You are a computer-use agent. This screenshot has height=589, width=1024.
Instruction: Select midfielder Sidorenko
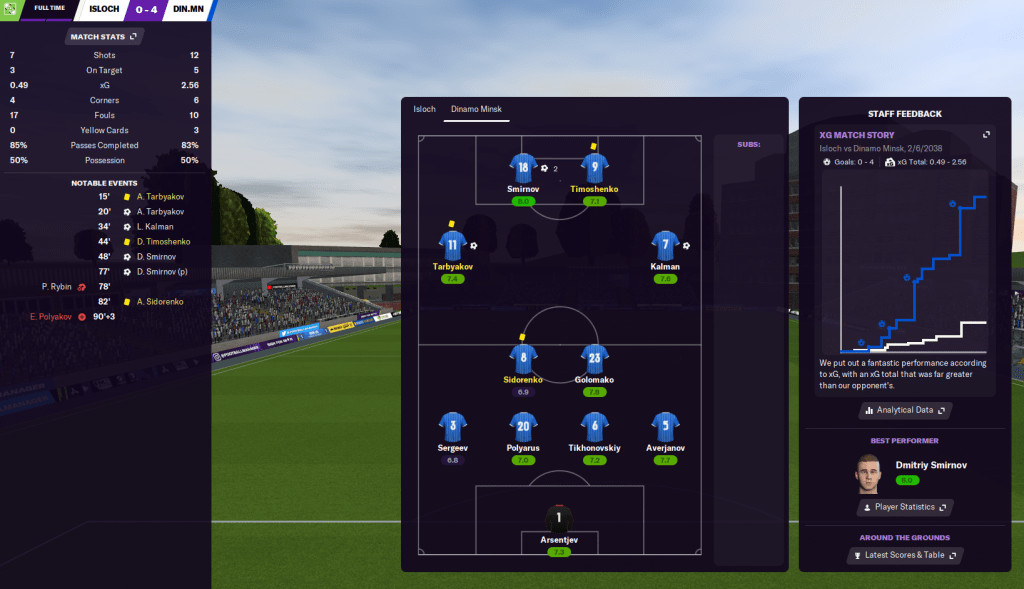click(523, 358)
